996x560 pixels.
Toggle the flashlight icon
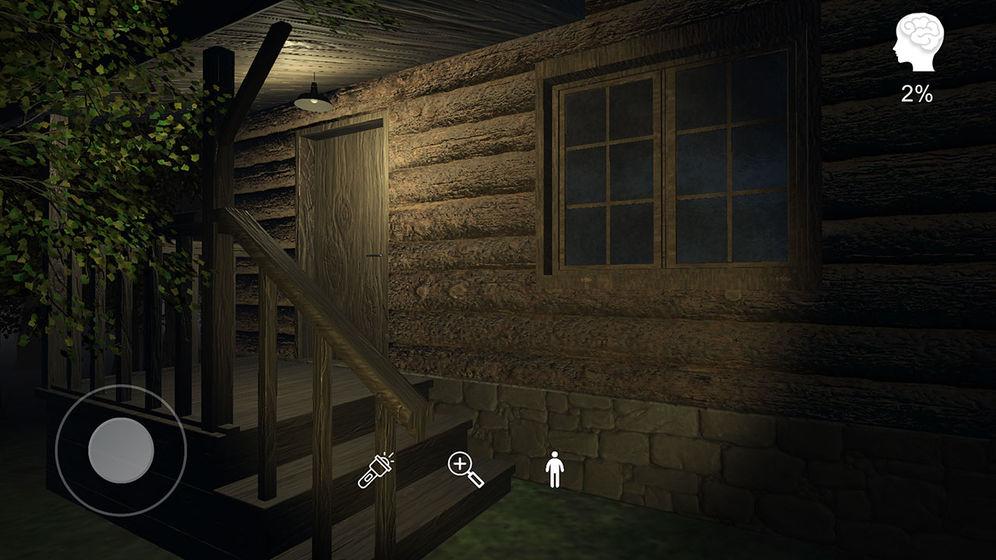click(x=376, y=470)
